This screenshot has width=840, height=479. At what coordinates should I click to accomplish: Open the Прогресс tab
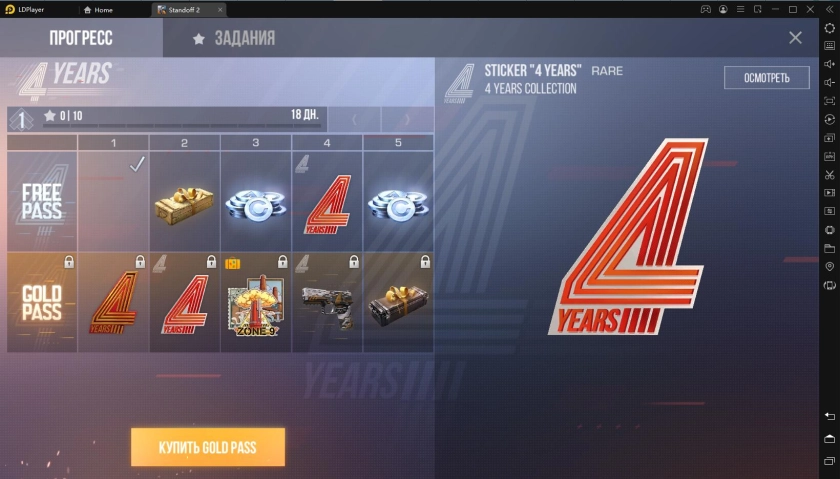pos(81,39)
